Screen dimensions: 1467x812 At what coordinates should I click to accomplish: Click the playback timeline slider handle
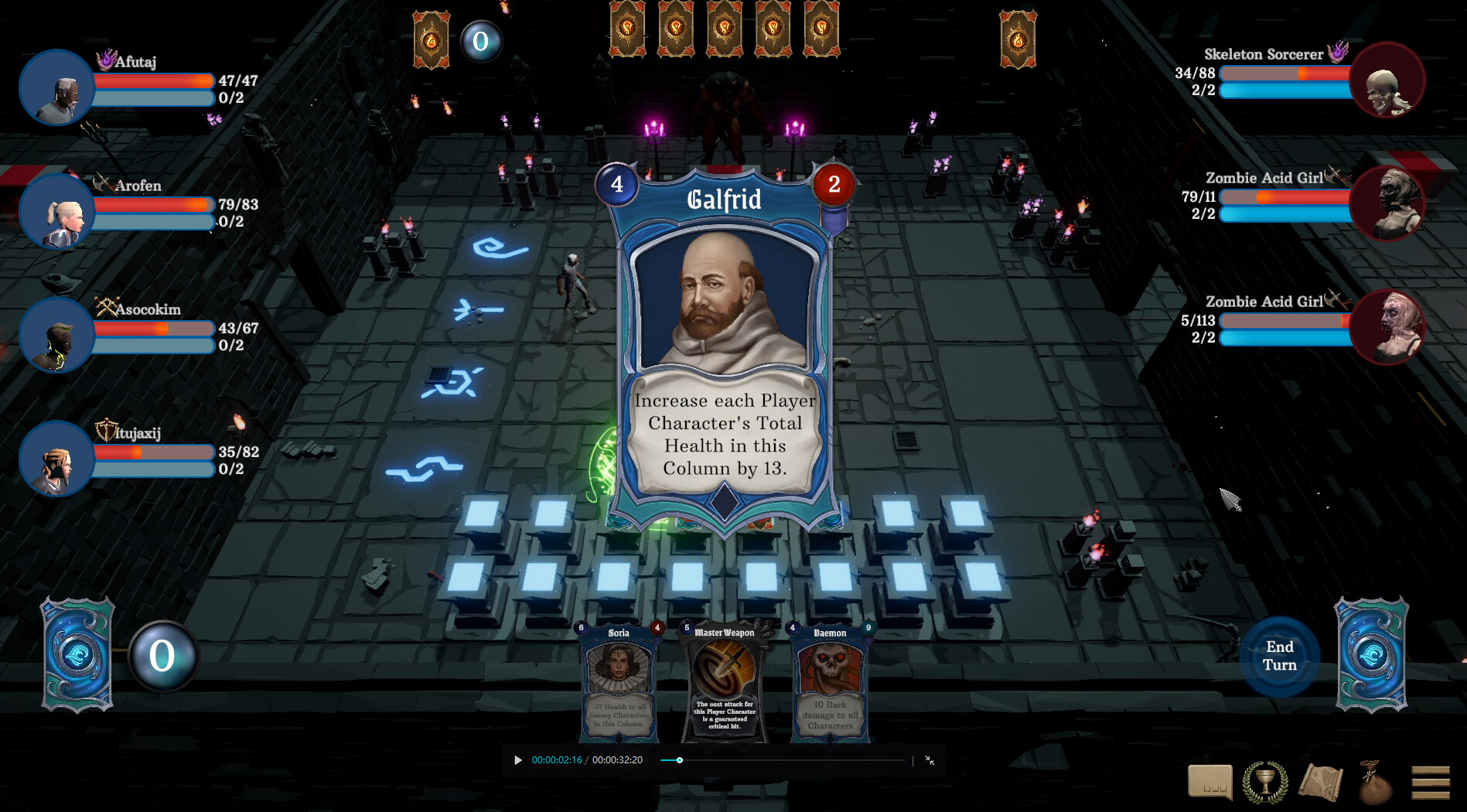click(679, 760)
